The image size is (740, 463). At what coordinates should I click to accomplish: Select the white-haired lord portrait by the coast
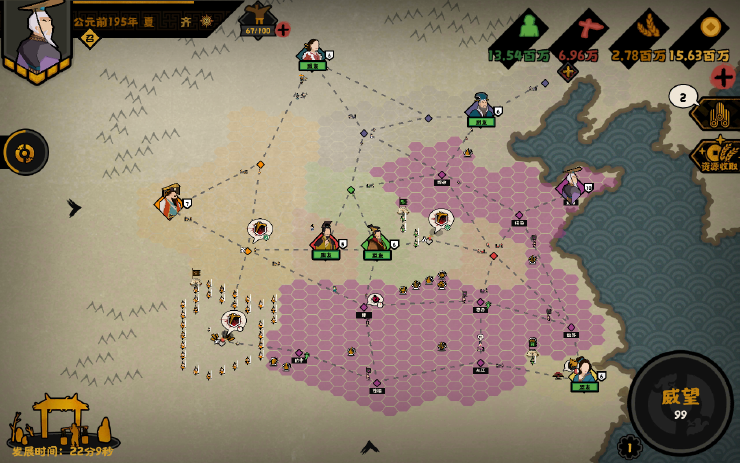pos(571,186)
